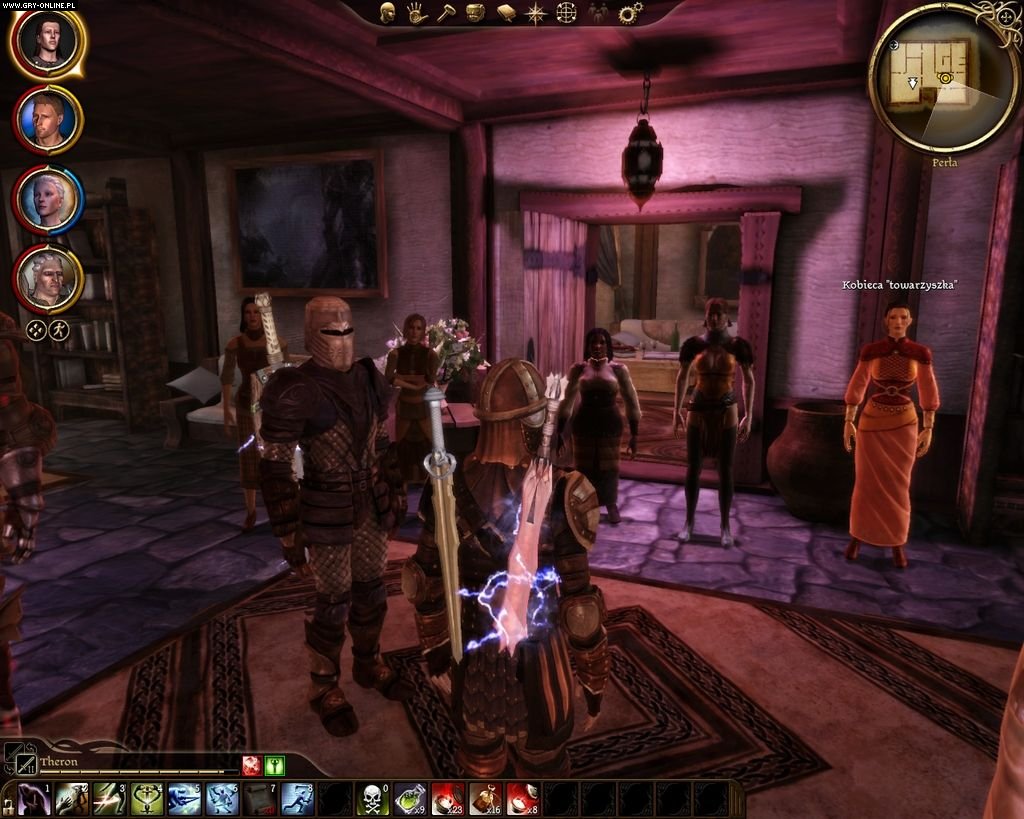Open the character record head icon
The width and height of the screenshot is (1024, 819).
pos(388,12)
